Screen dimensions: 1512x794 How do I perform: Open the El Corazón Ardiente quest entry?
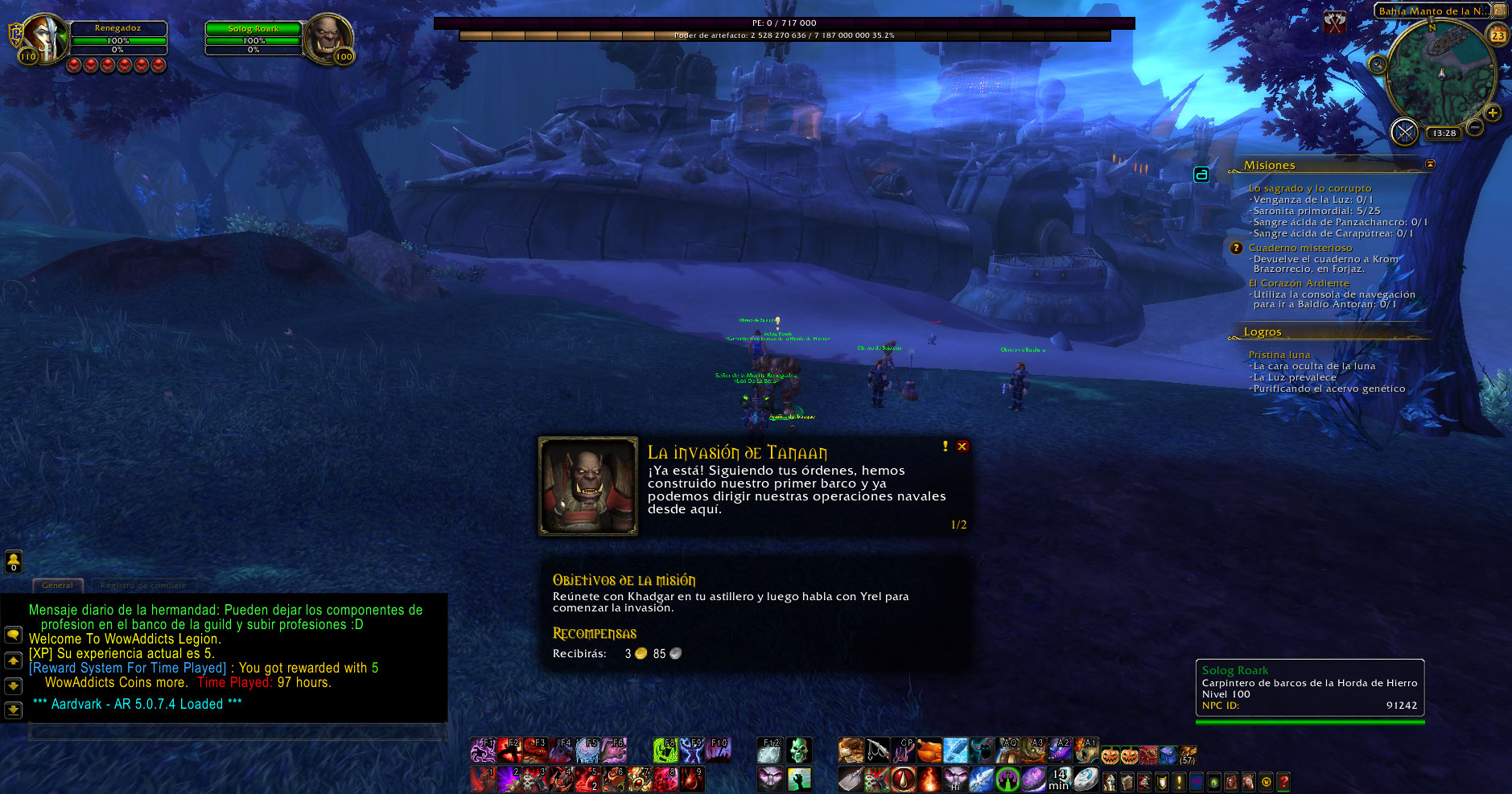click(x=1298, y=283)
